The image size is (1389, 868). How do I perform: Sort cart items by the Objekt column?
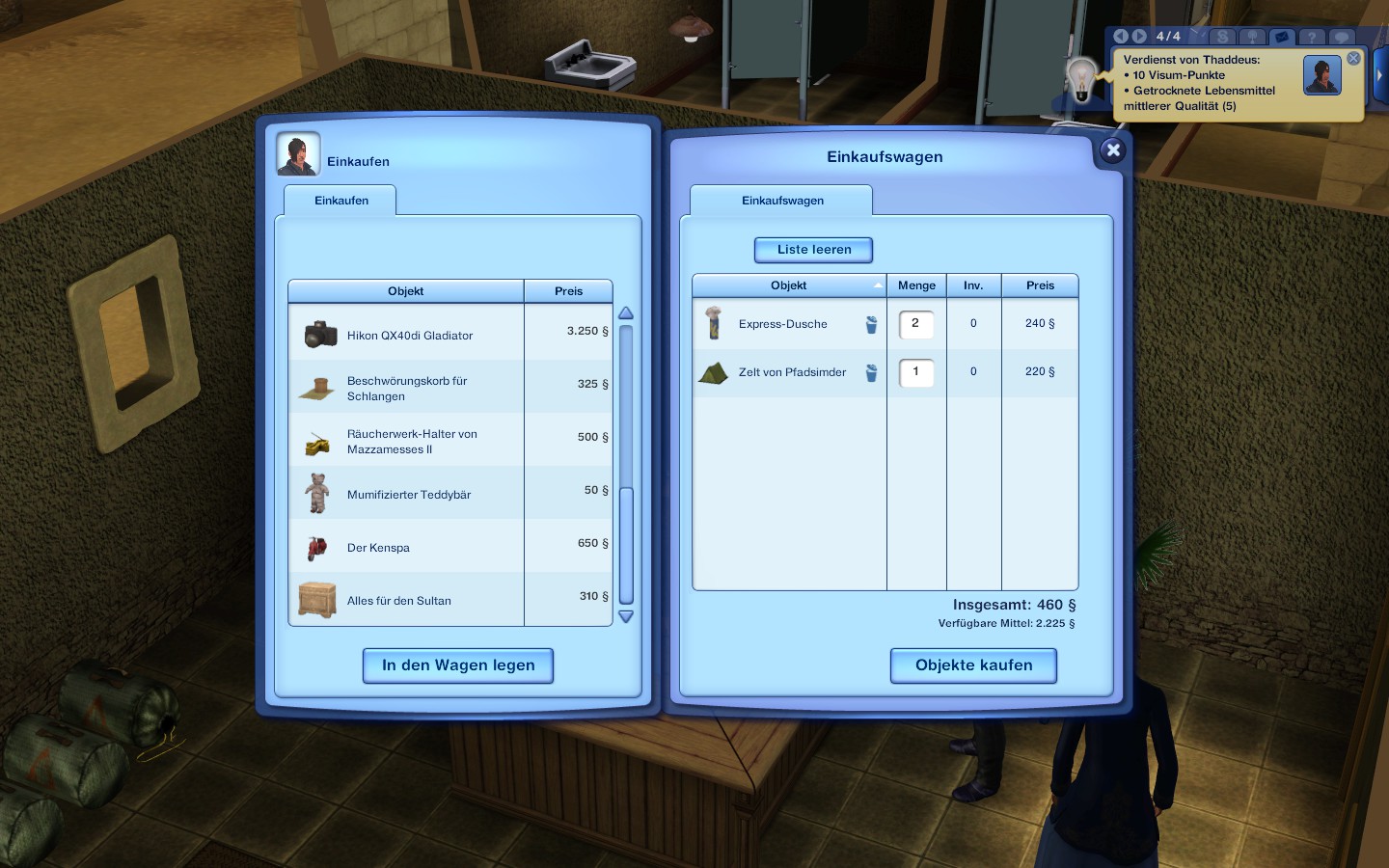[x=788, y=285]
